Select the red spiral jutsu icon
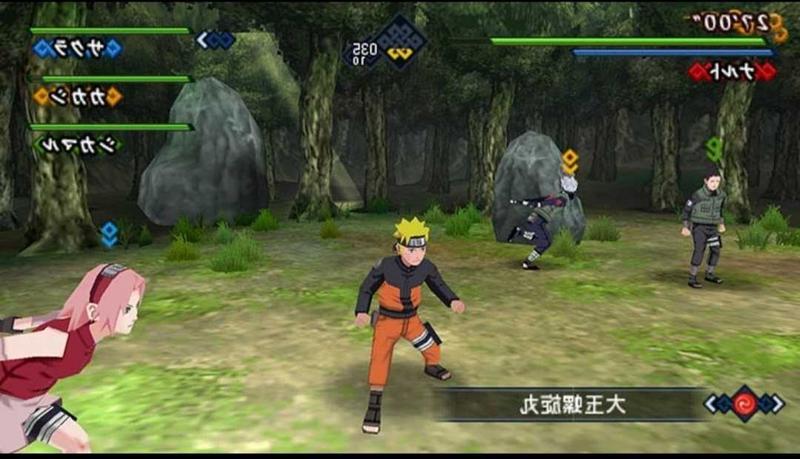The image size is (800, 459). click(x=743, y=403)
